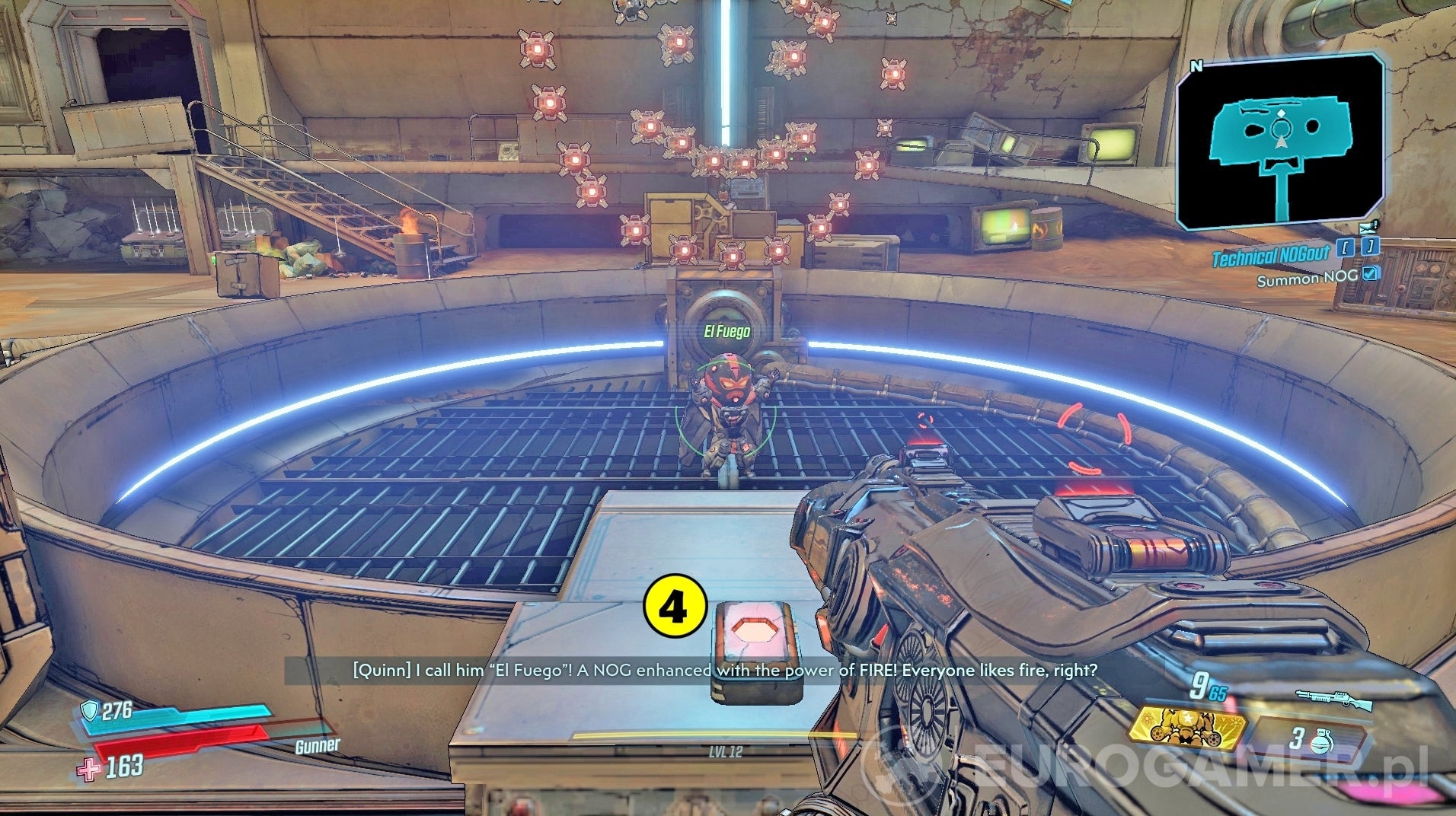Click the Gunner class label
The height and width of the screenshot is (816, 1456).
[318, 746]
